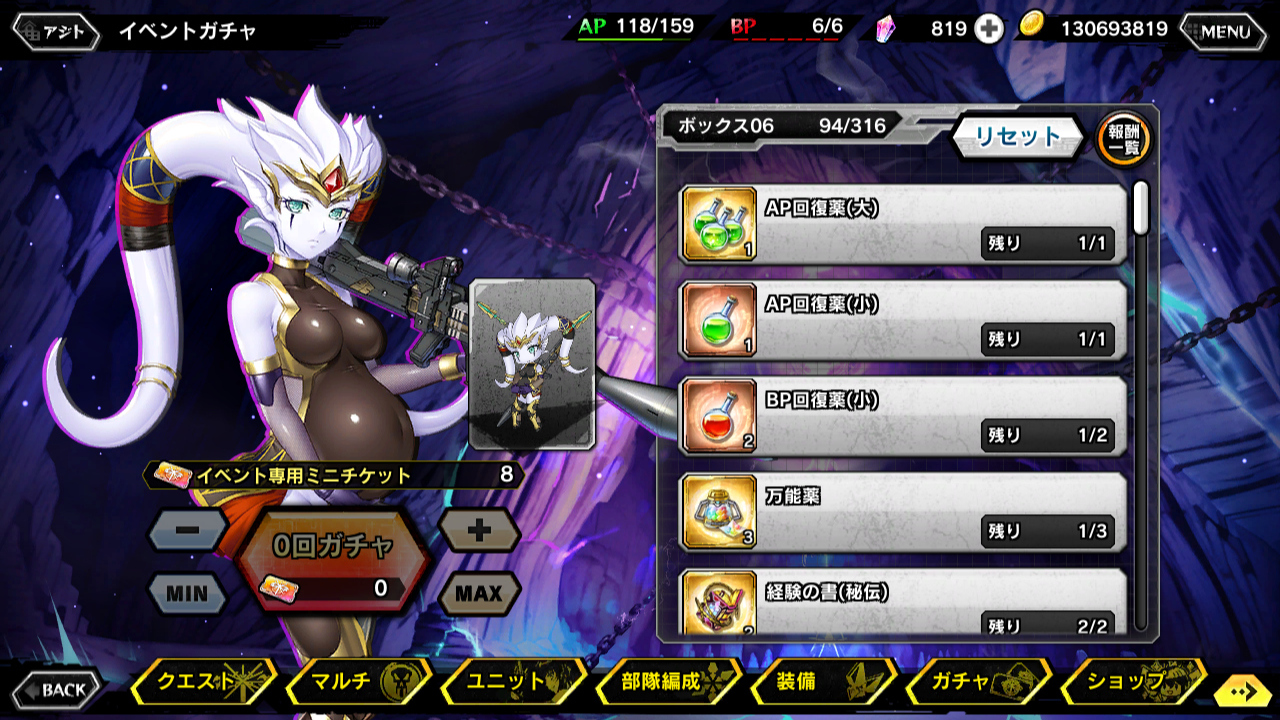This screenshot has height=720, width=1280.
Task: Set gacha count to MAX
Action: (479, 593)
